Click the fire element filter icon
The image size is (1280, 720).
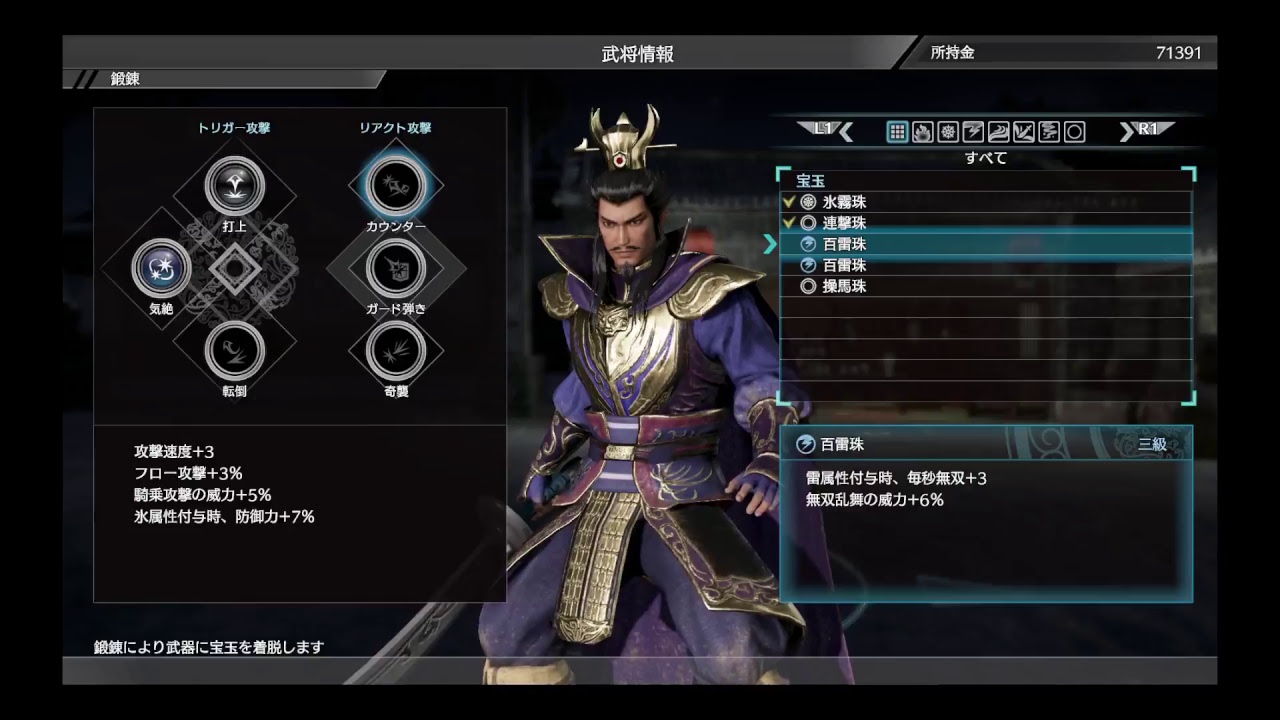click(923, 131)
